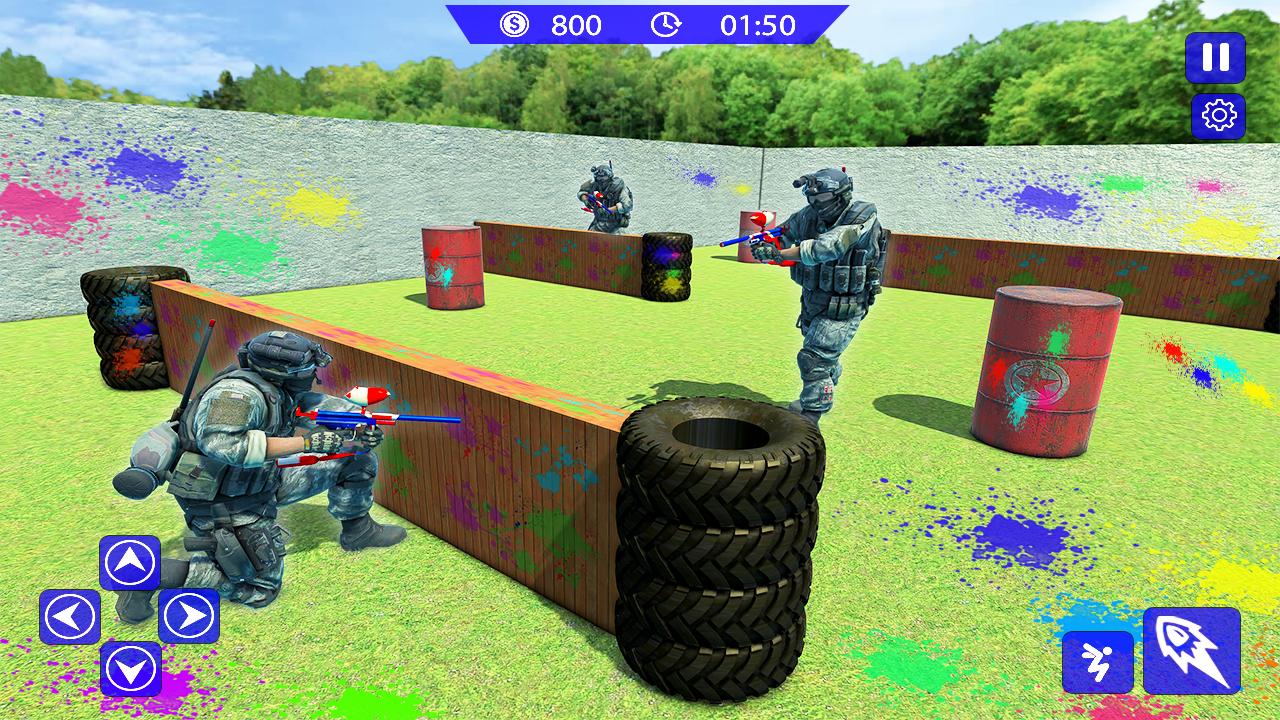The height and width of the screenshot is (720, 1280).
Task: Tap the distant soldier behind the wooden wall
Action: click(x=605, y=195)
